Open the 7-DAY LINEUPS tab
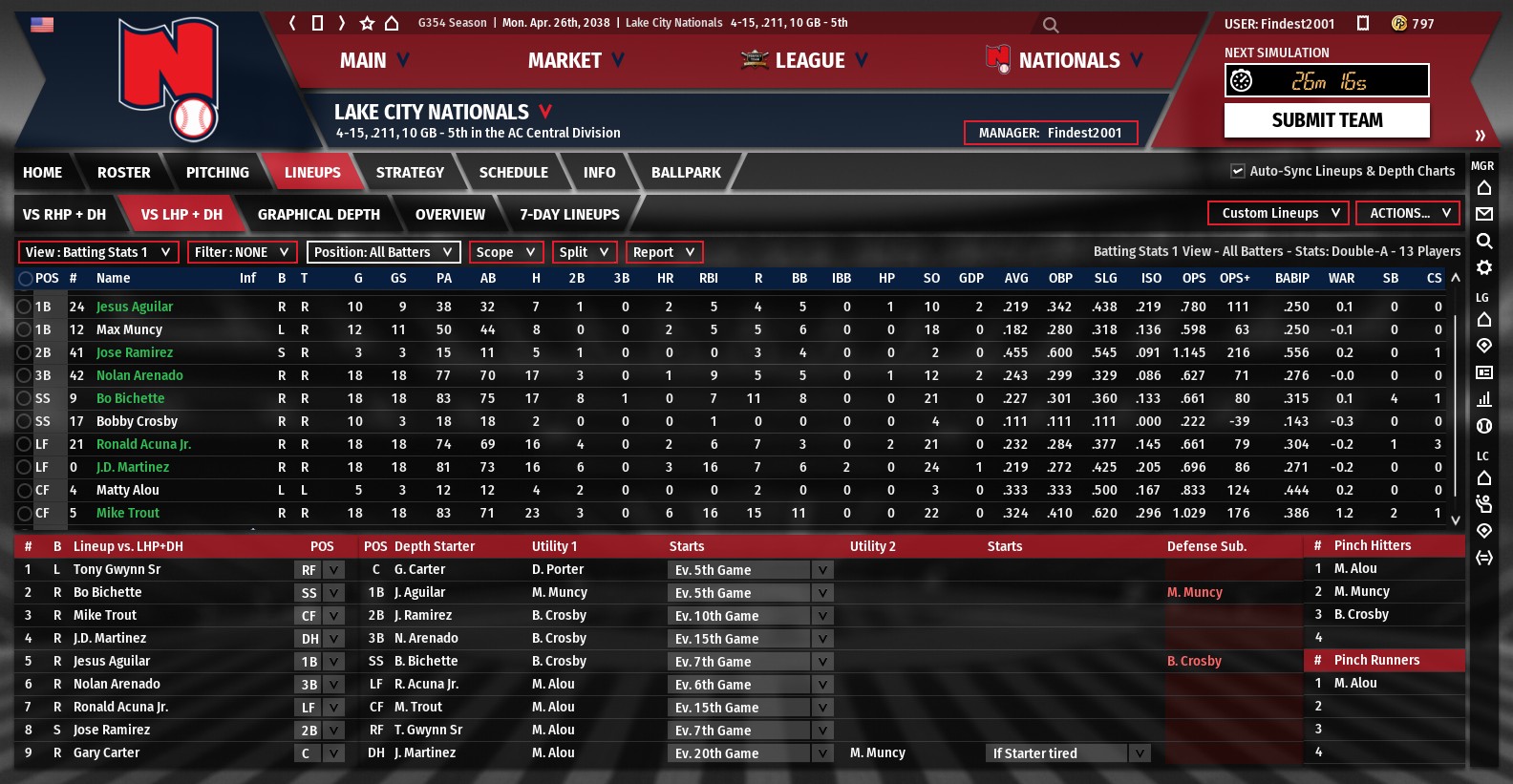This screenshot has height=784, width=1513. 569,215
